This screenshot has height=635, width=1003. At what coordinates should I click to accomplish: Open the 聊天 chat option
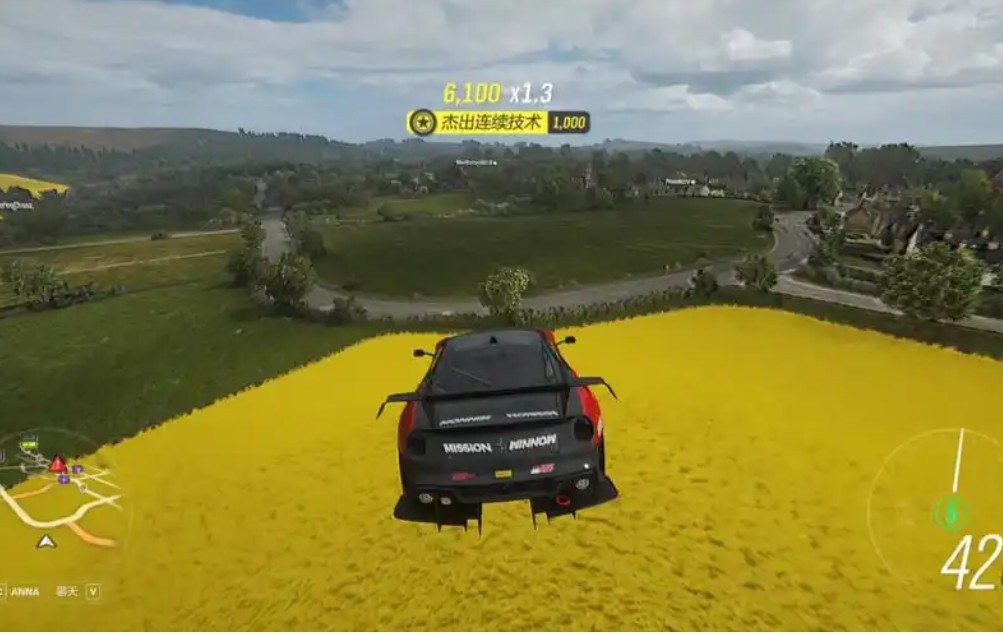(x=67, y=592)
